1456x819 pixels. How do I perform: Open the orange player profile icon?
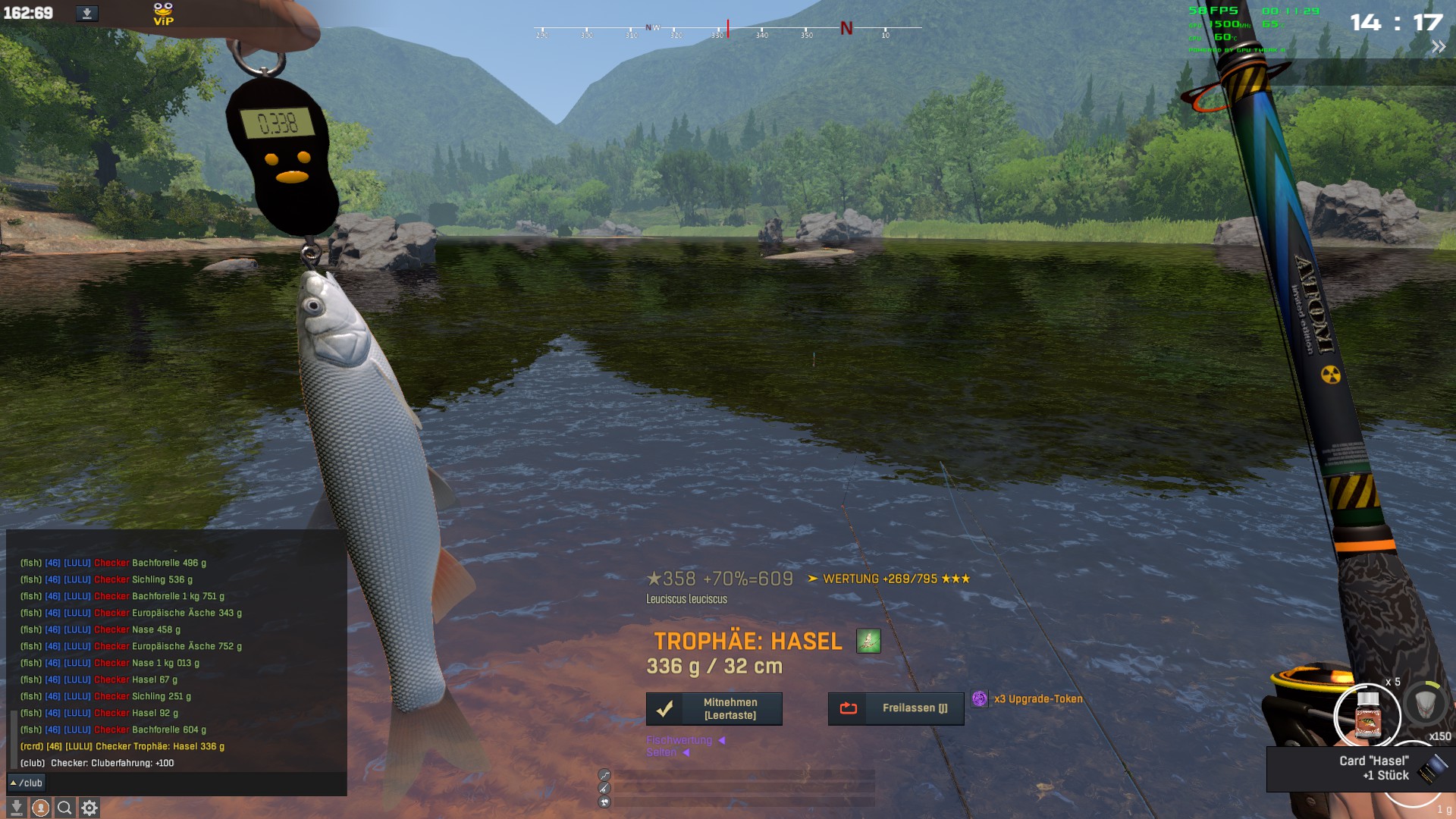41,808
